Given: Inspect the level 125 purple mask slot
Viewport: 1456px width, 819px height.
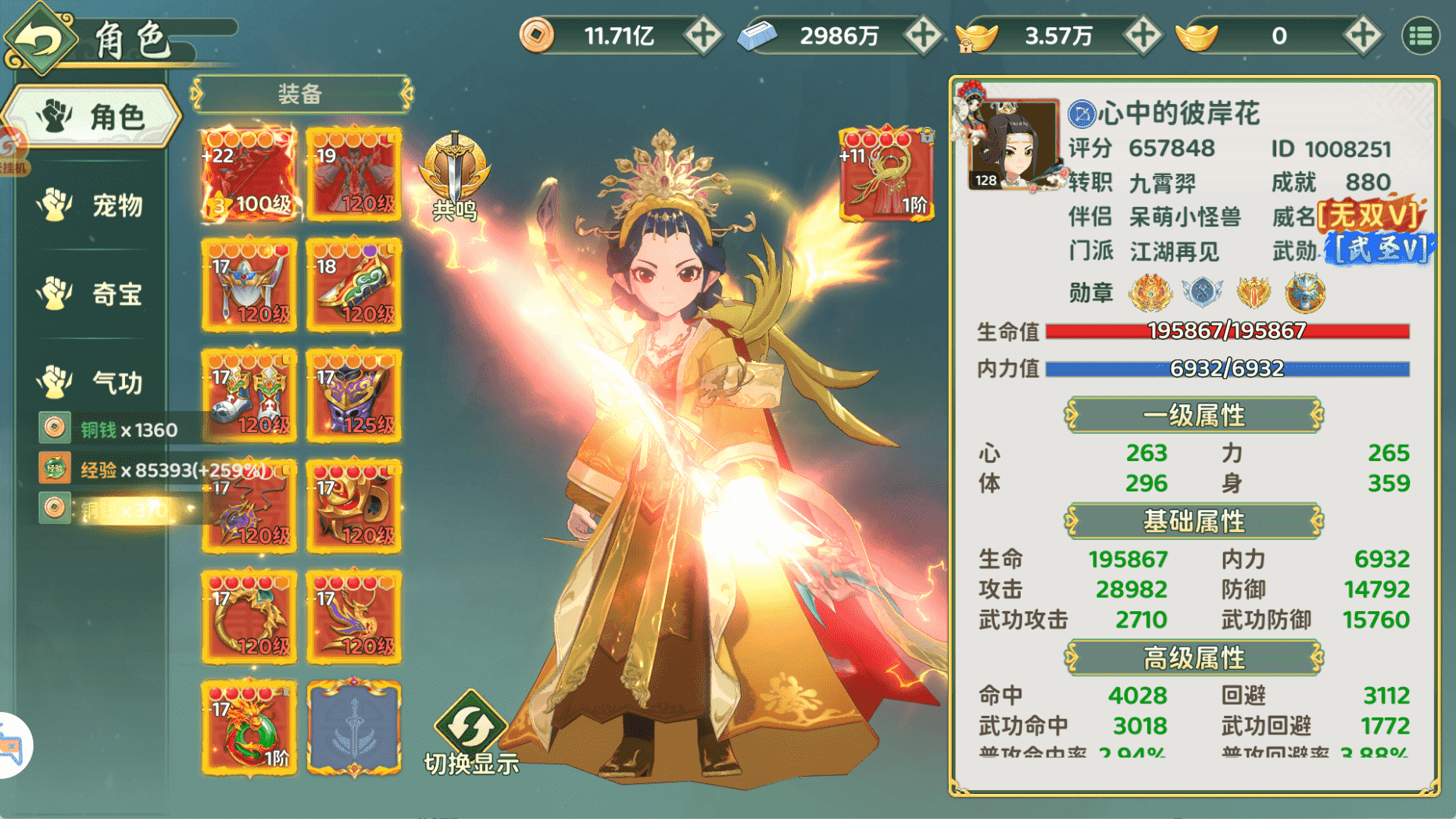Looking at the screenshot, I should click(354, 396).
